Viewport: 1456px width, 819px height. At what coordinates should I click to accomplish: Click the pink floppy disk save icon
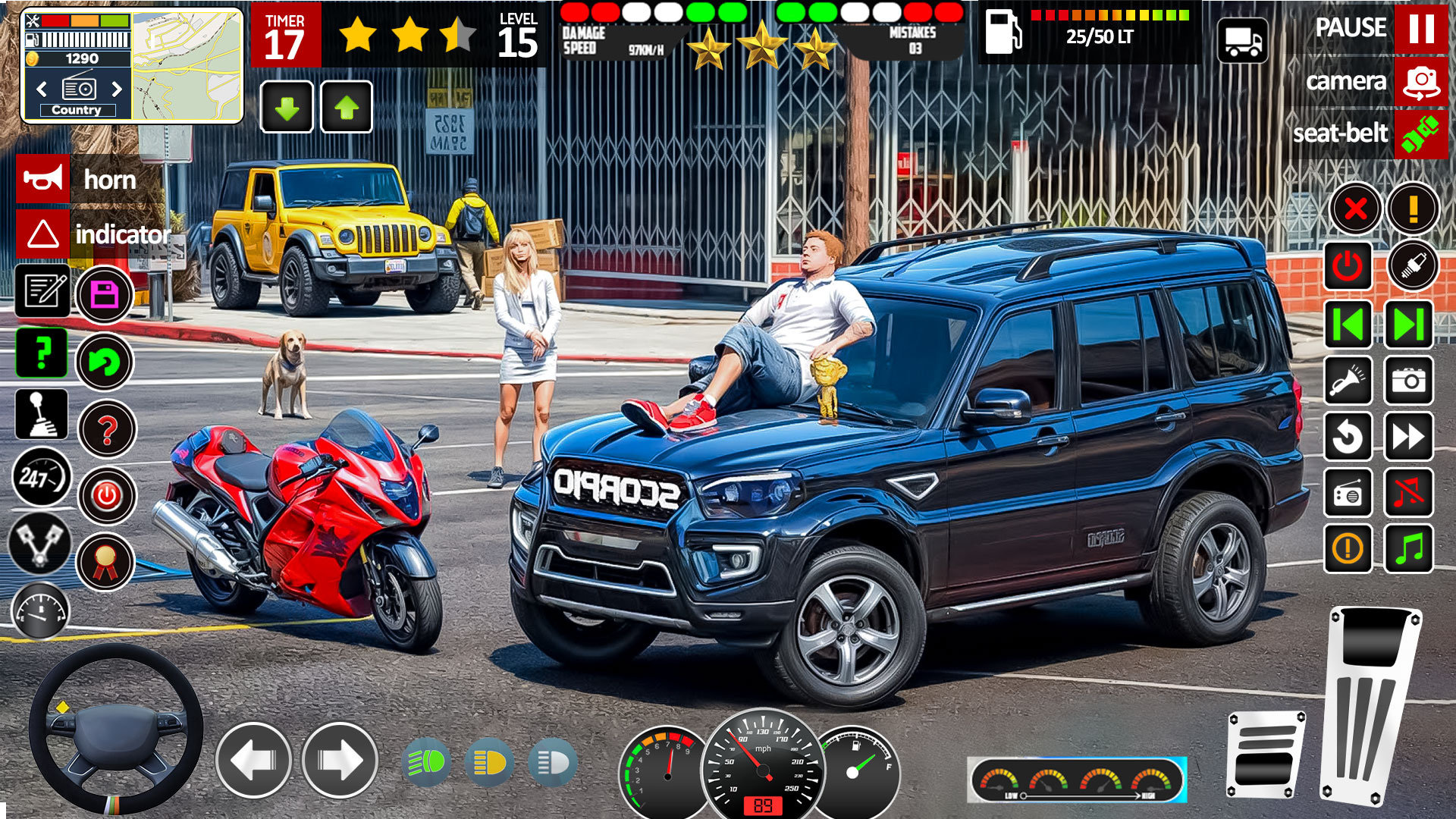106,293
